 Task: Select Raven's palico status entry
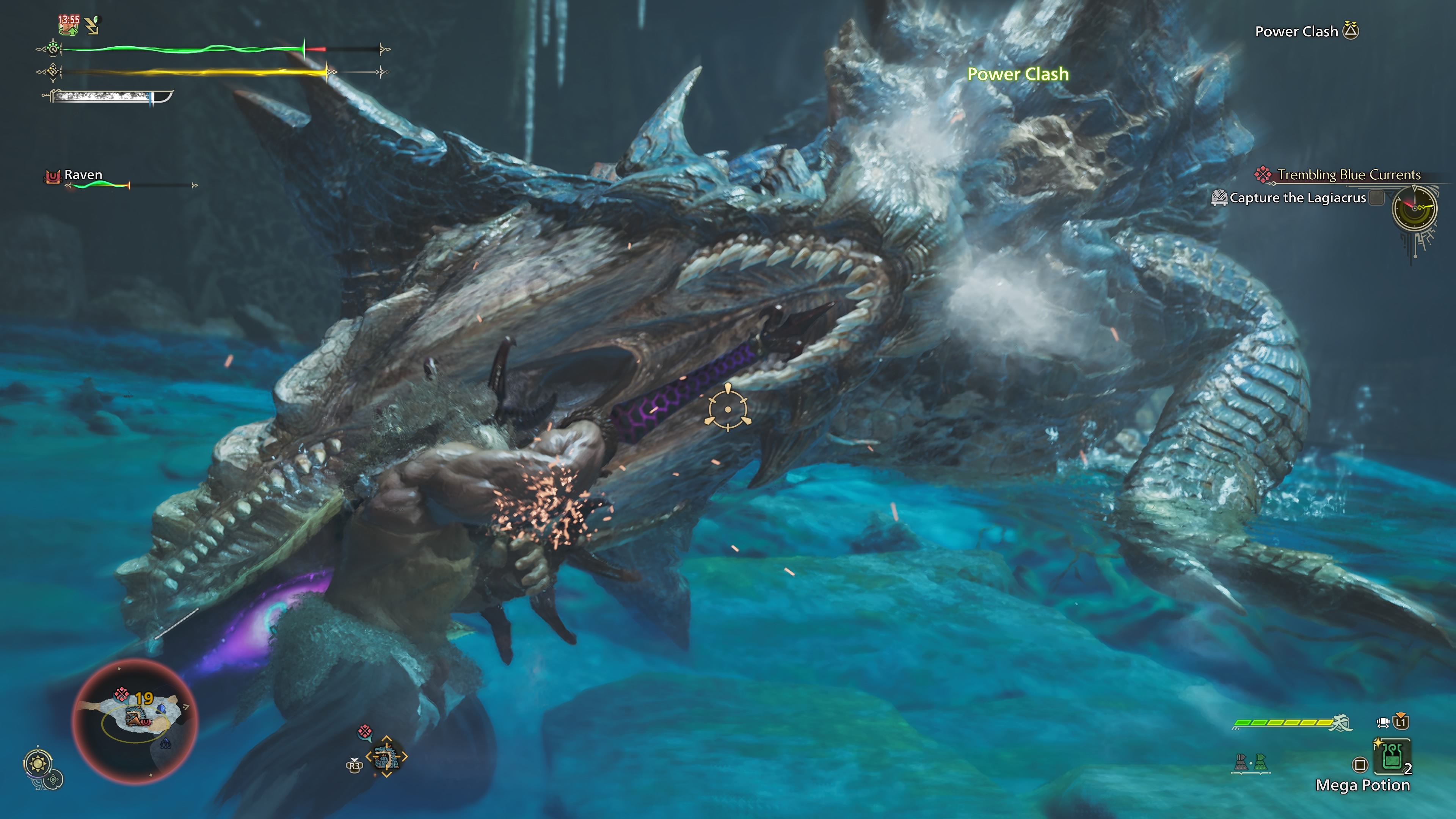(x=83, y=175)
